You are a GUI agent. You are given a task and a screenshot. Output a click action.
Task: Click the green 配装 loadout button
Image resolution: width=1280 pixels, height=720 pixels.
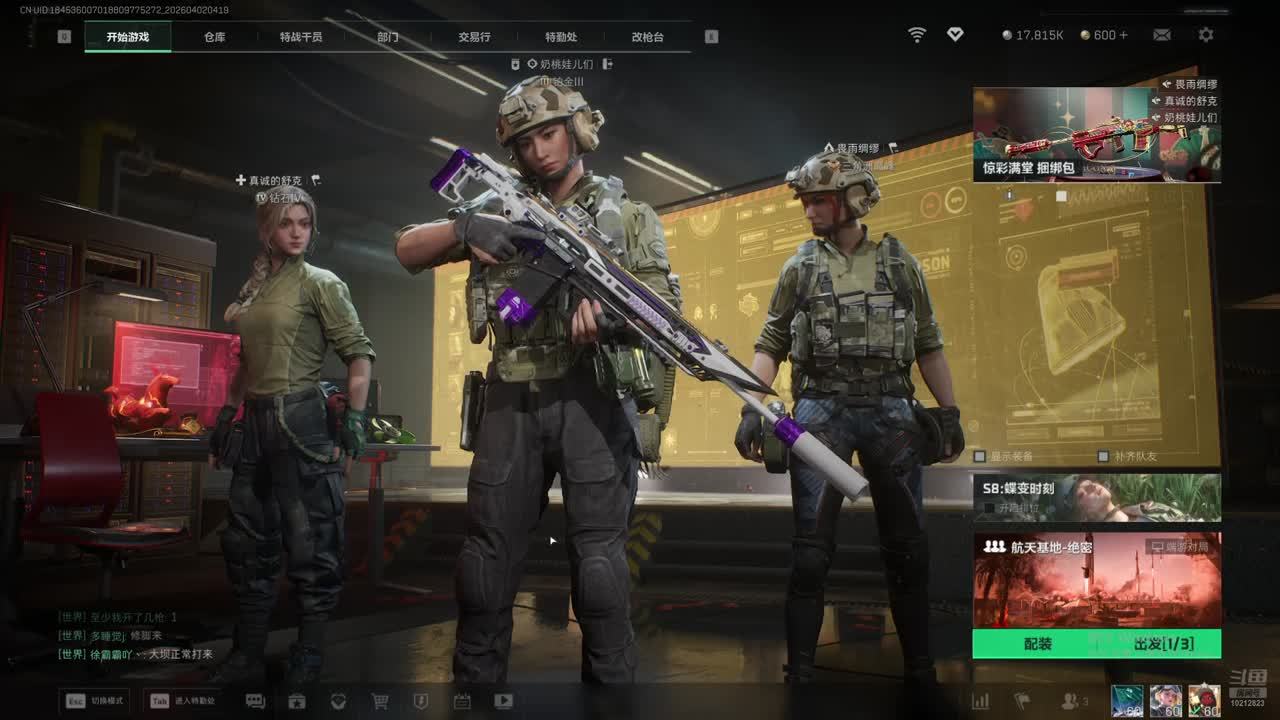pyautogui.click(x=1038, y=644)
